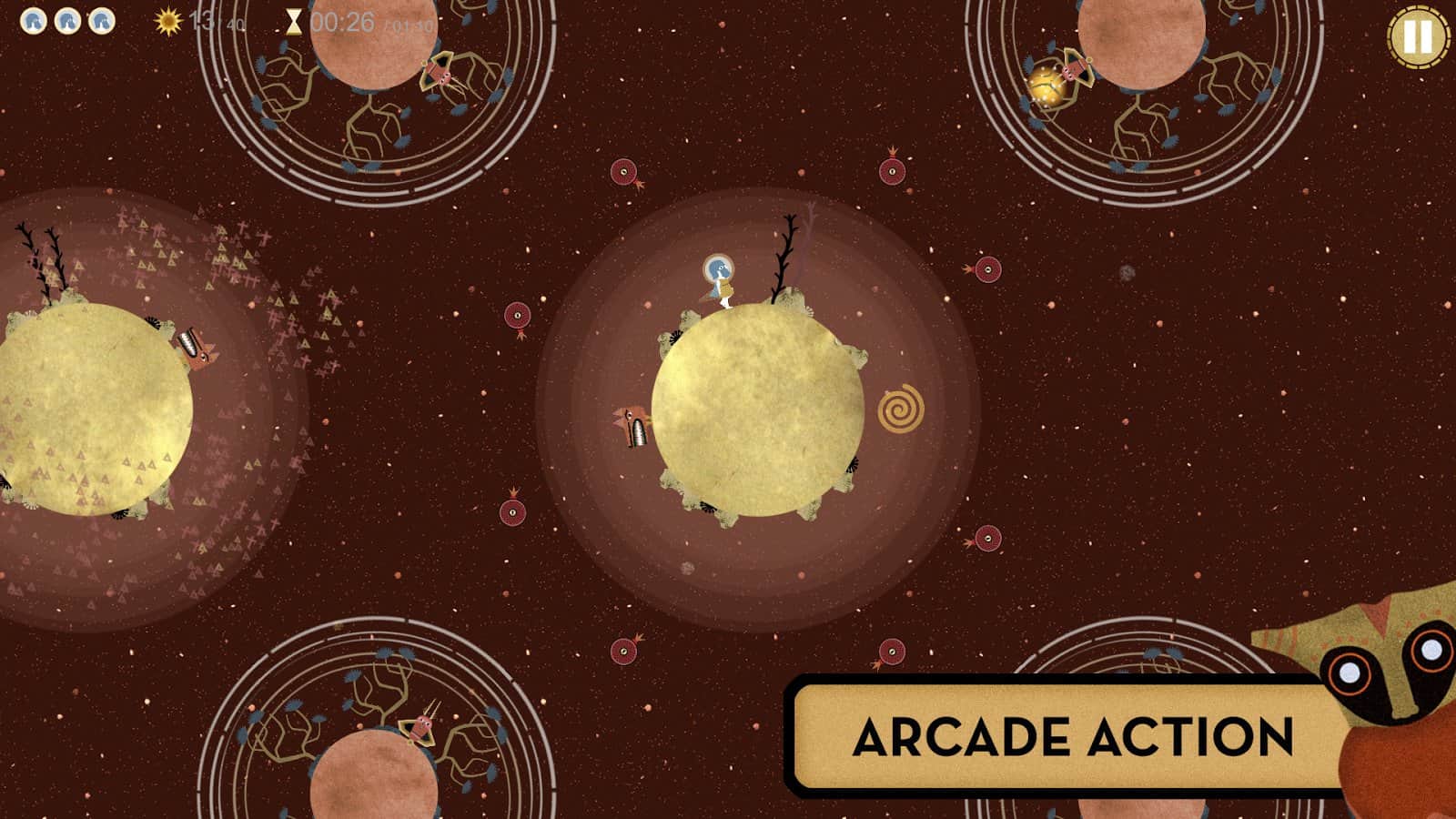Select the hourglass timer icon
The image size is (1456, 819).
293,20
